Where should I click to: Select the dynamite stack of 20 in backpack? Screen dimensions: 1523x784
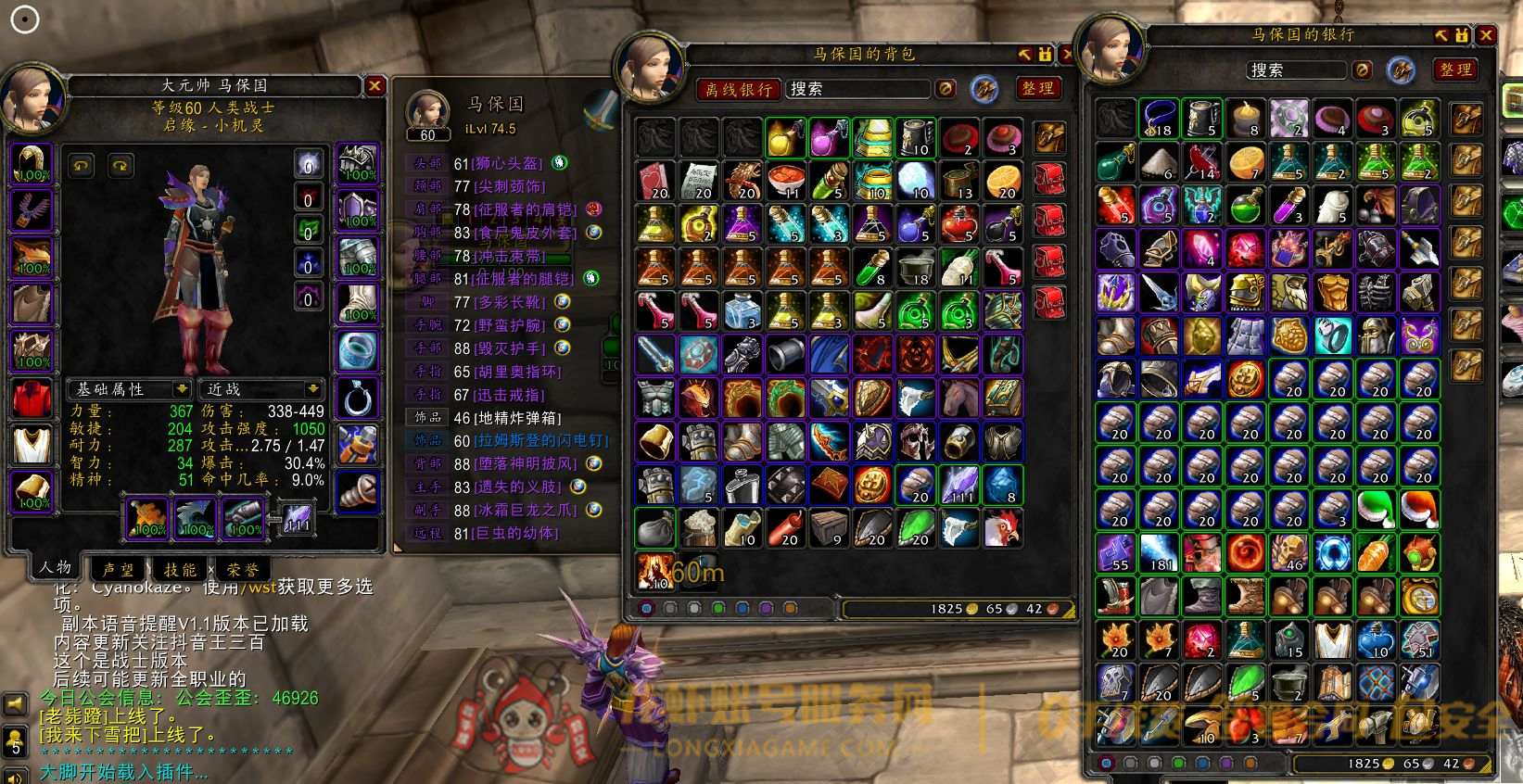[786, 528]
